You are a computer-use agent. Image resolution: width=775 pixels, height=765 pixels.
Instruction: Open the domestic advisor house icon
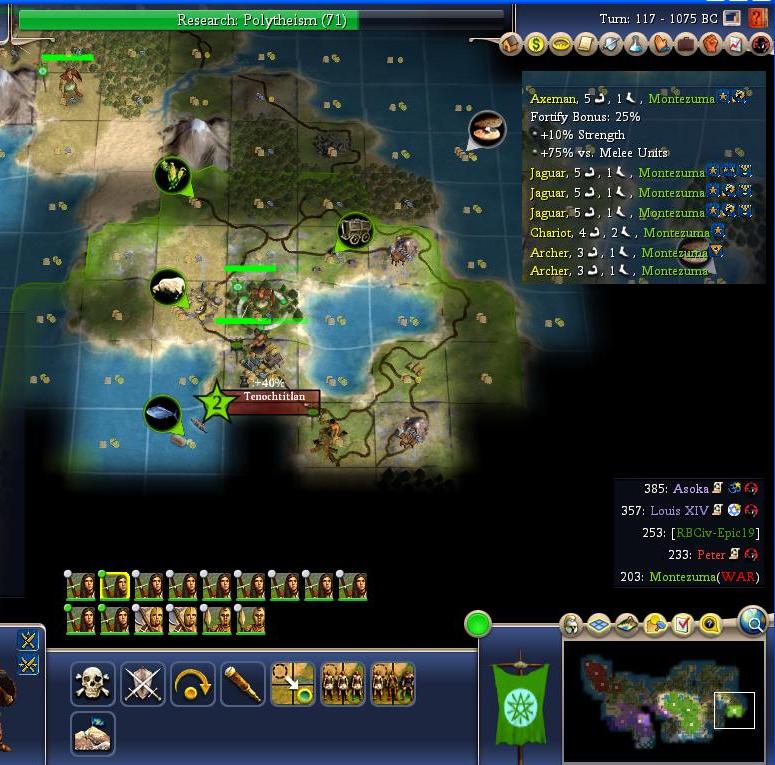(511, 44)
